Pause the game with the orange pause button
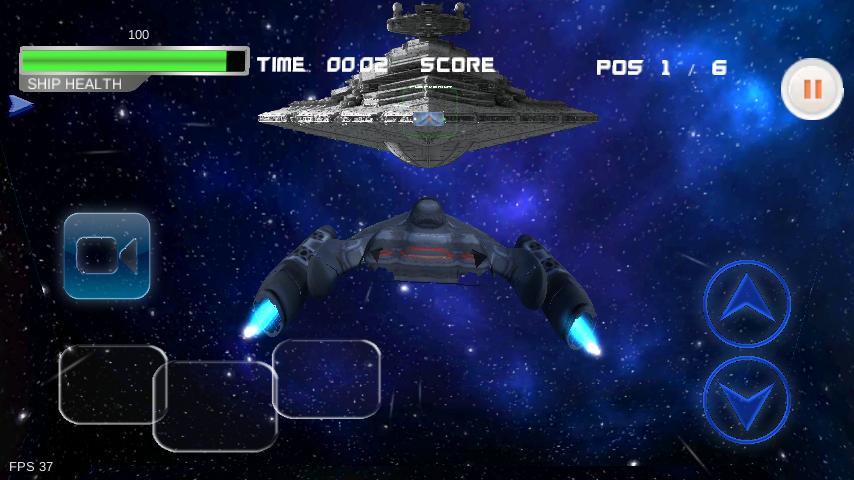This screenshot has width=854, height=480. [811, 89]
